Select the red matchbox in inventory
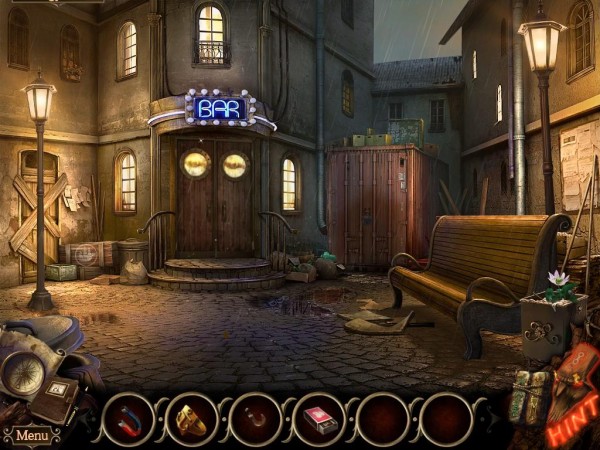Screen dimensions: 600x450 tap(320, 418)
